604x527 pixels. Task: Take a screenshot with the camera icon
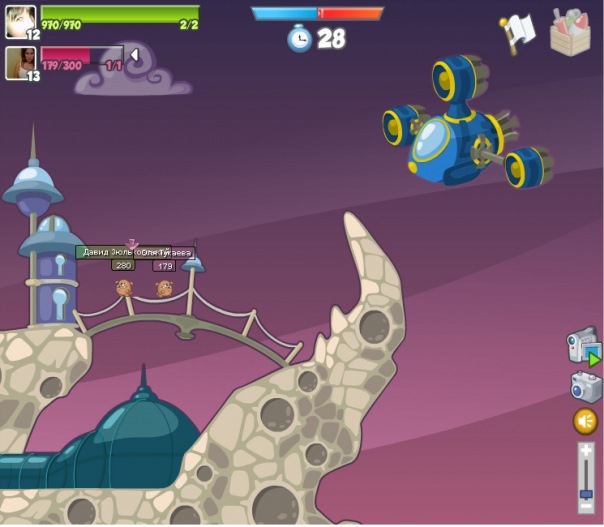[x=586, y=386]
